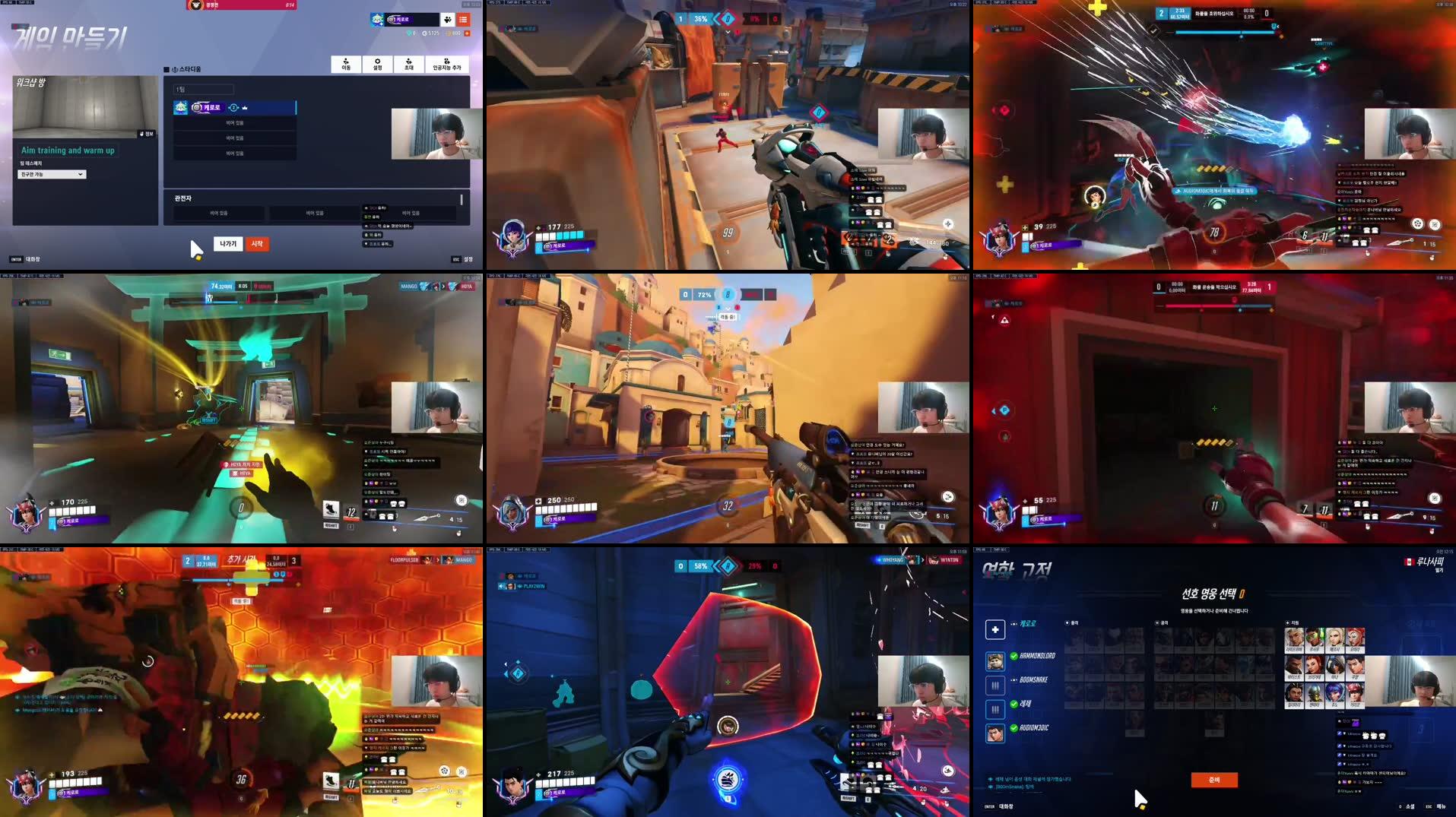Open the 소셜 social menu at bottom right
The width and height of the screenshot is (1456, 817).
pos(1412,806)
